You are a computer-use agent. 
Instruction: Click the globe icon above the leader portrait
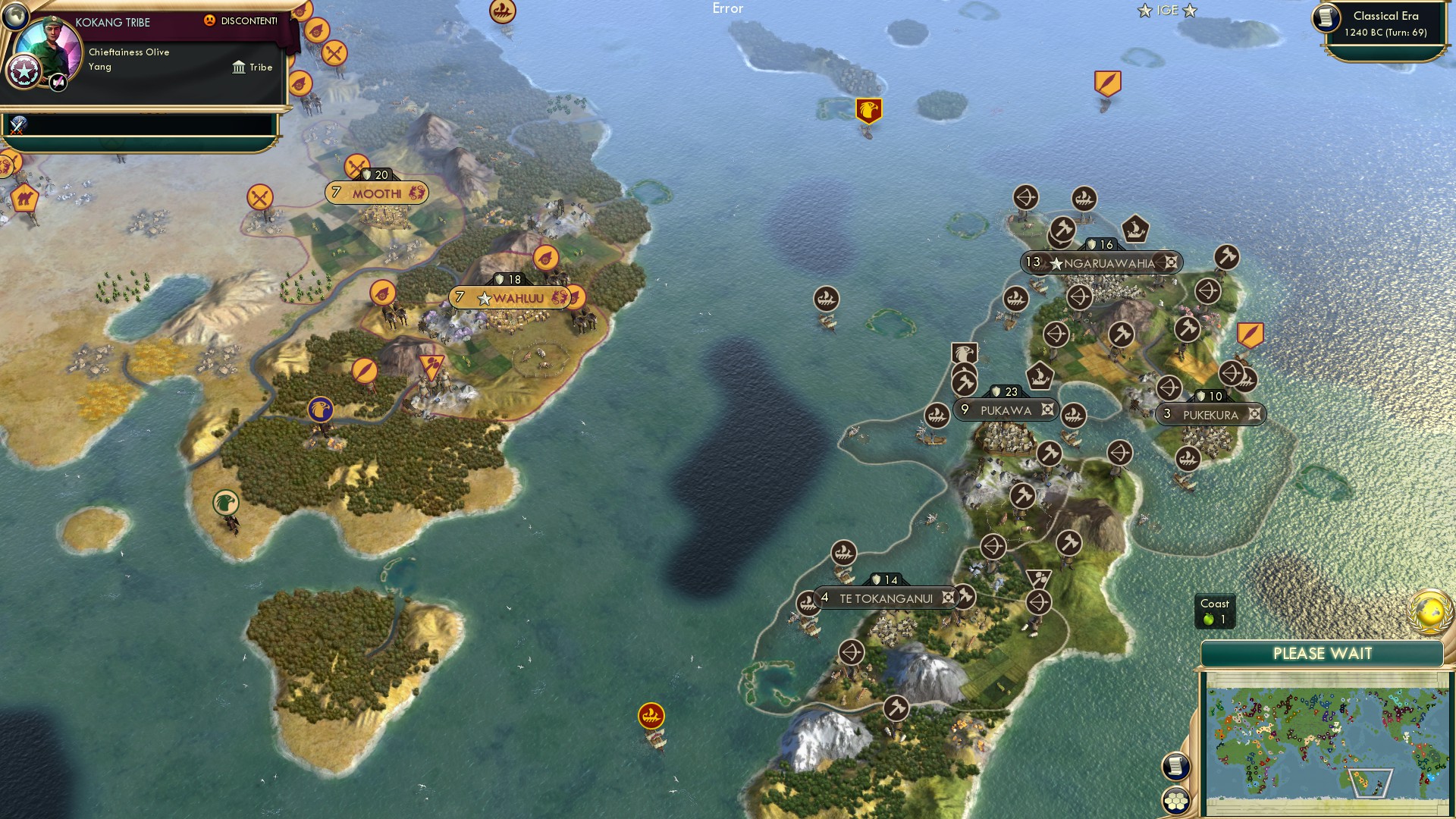14,16
